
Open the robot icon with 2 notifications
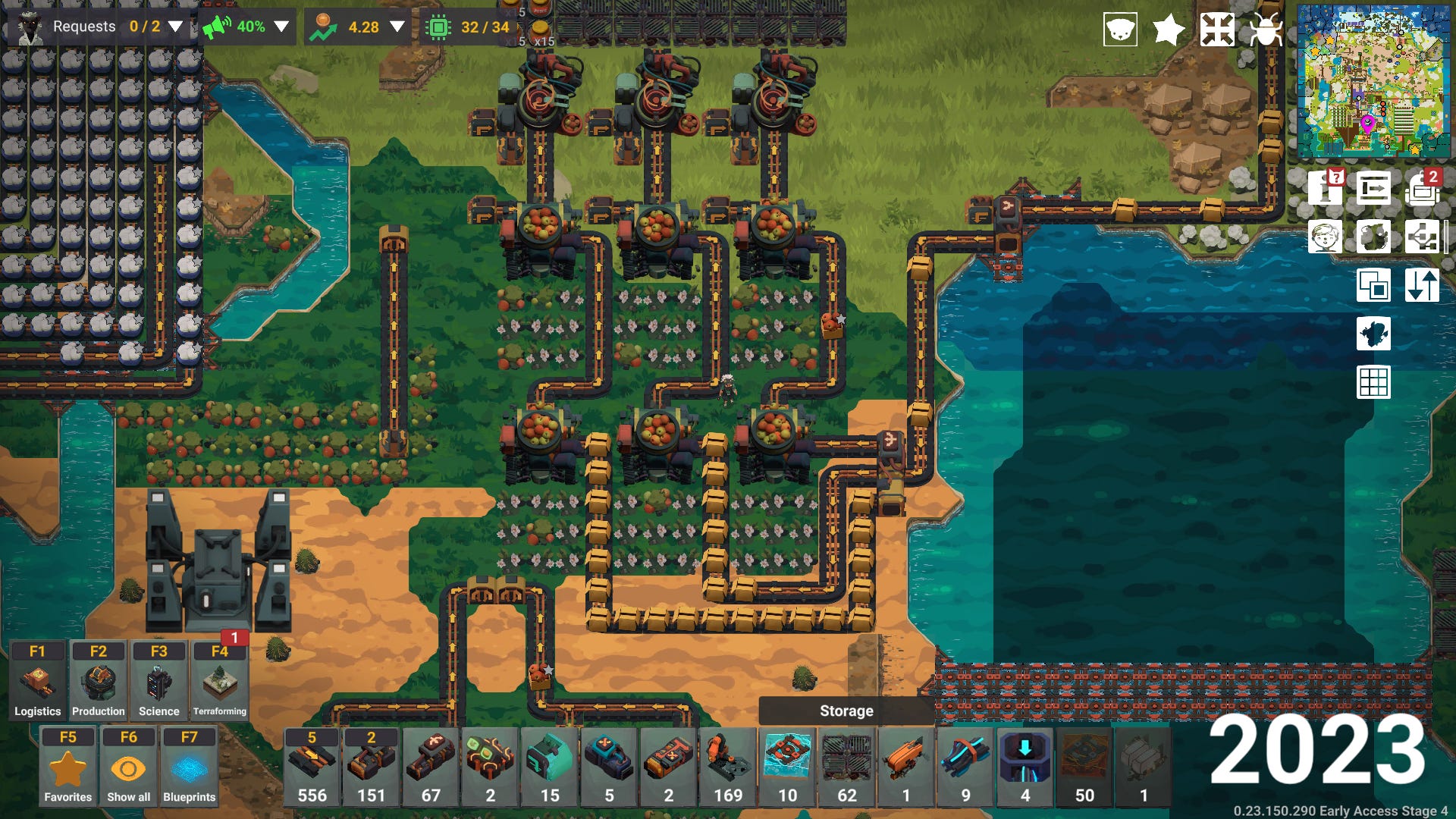[1422, 188]
